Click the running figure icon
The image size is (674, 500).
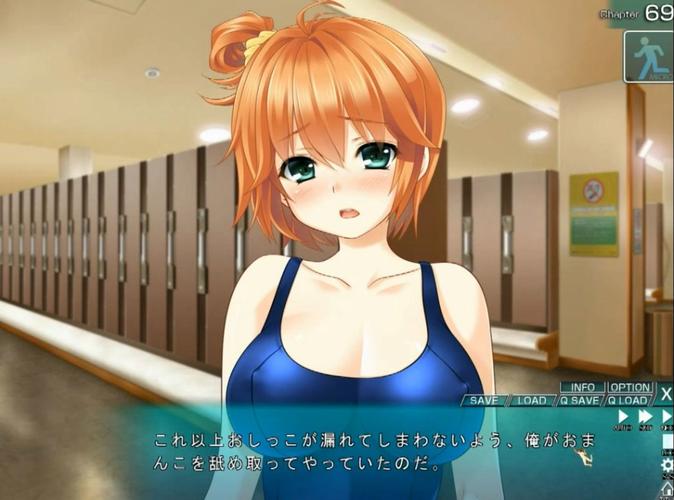point(648,55)
